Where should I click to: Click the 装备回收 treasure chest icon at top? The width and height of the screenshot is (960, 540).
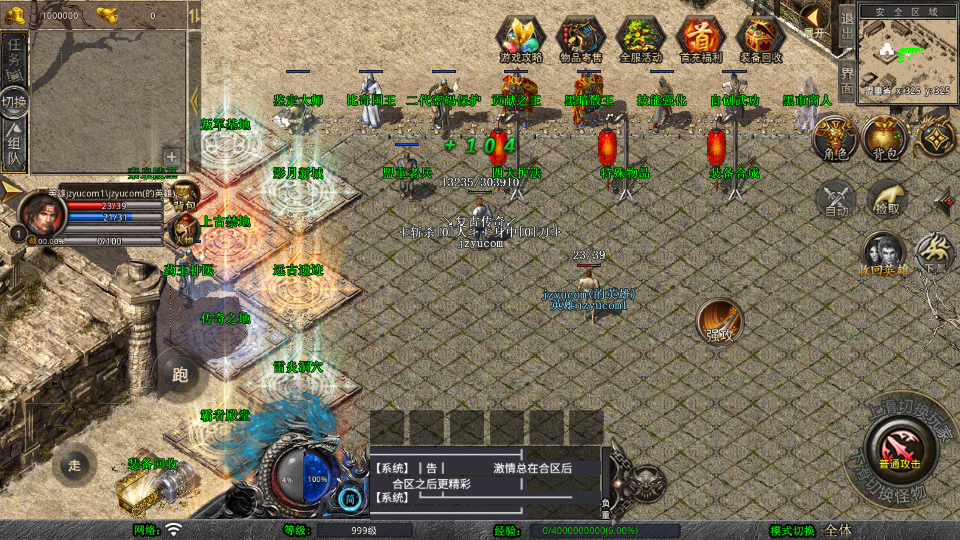tap(761, 39)
